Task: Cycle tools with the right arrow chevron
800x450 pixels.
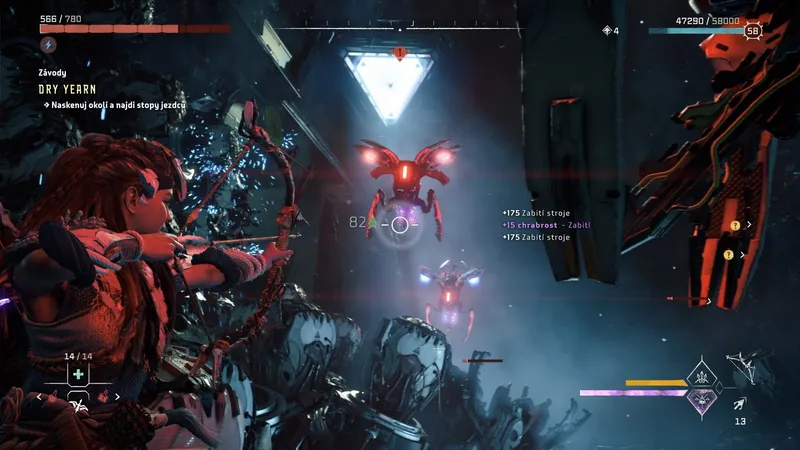Action: (x=116, y=397)
